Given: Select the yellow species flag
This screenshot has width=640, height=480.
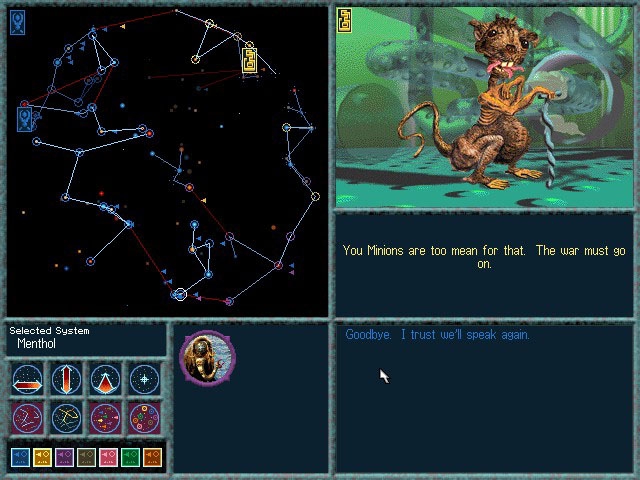Looking at the screenshot, I should coord(42,457).
